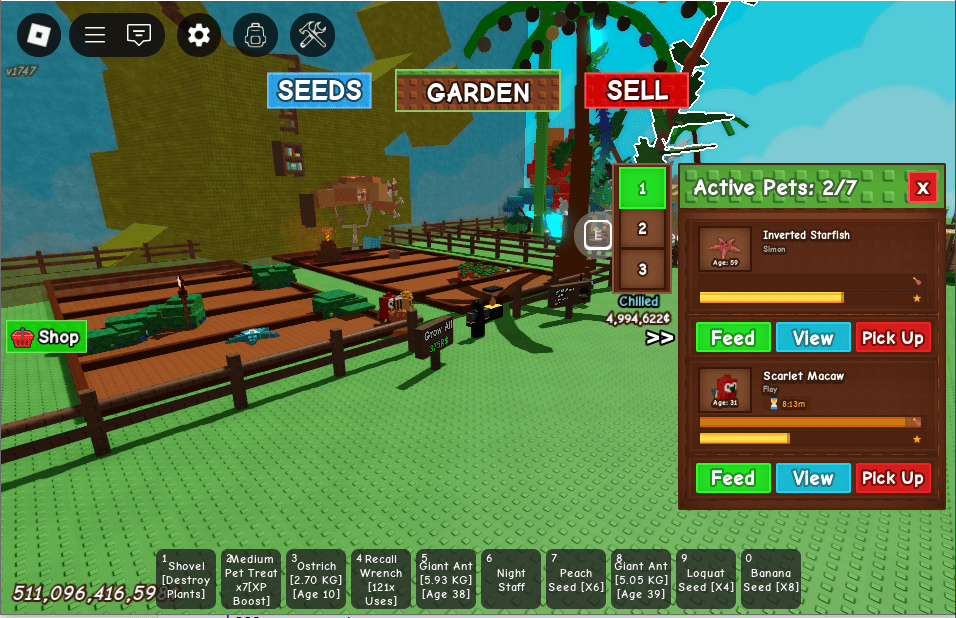Open the gear settings icon
This screenshot has width=956, height=618.
coord(199,35)
